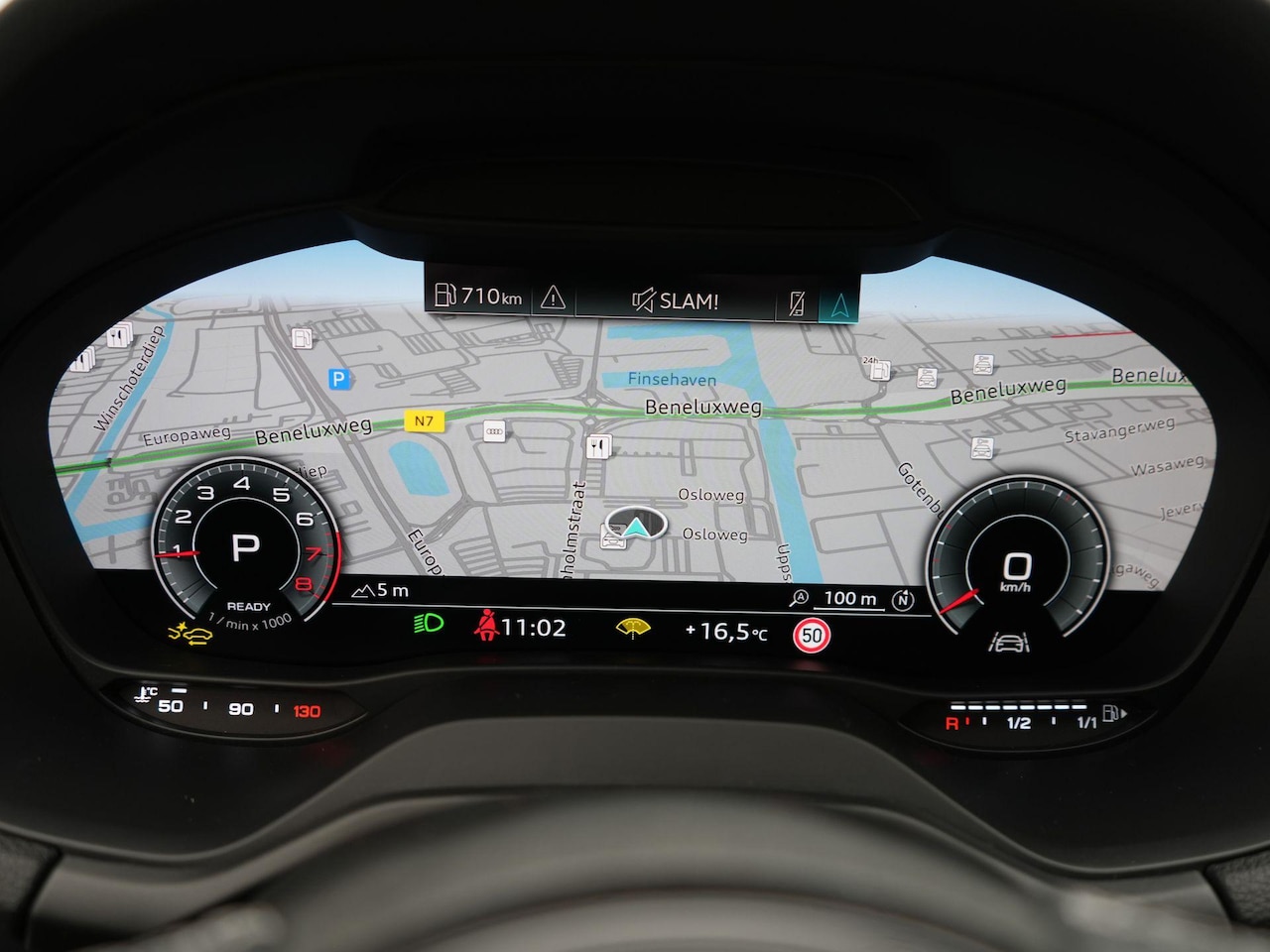Toggle the north-up compass icon
Viewport: 1270px width, 952px height.
903,599
